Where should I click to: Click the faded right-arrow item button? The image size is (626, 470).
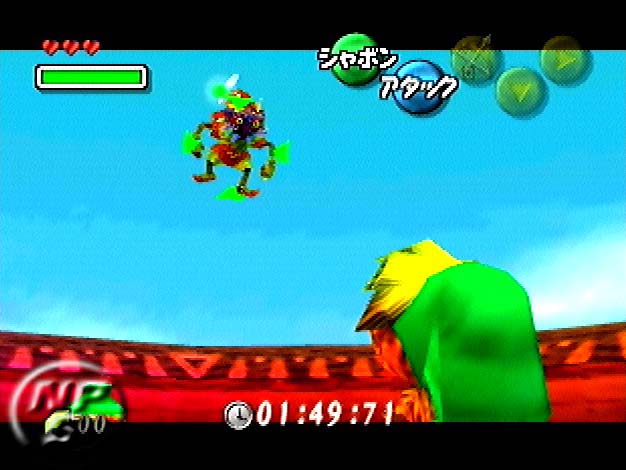[564, 58]
